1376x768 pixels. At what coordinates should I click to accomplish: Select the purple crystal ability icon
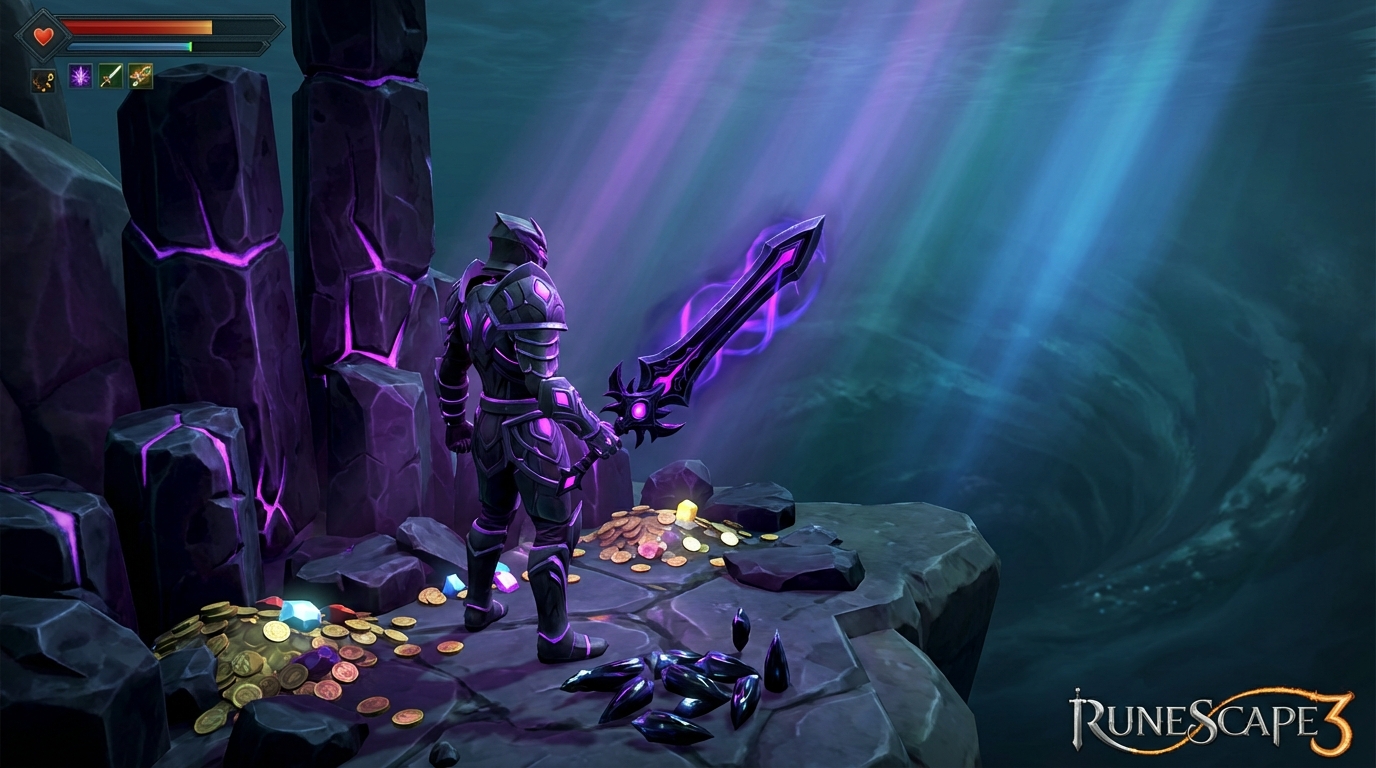pos(81,77)
